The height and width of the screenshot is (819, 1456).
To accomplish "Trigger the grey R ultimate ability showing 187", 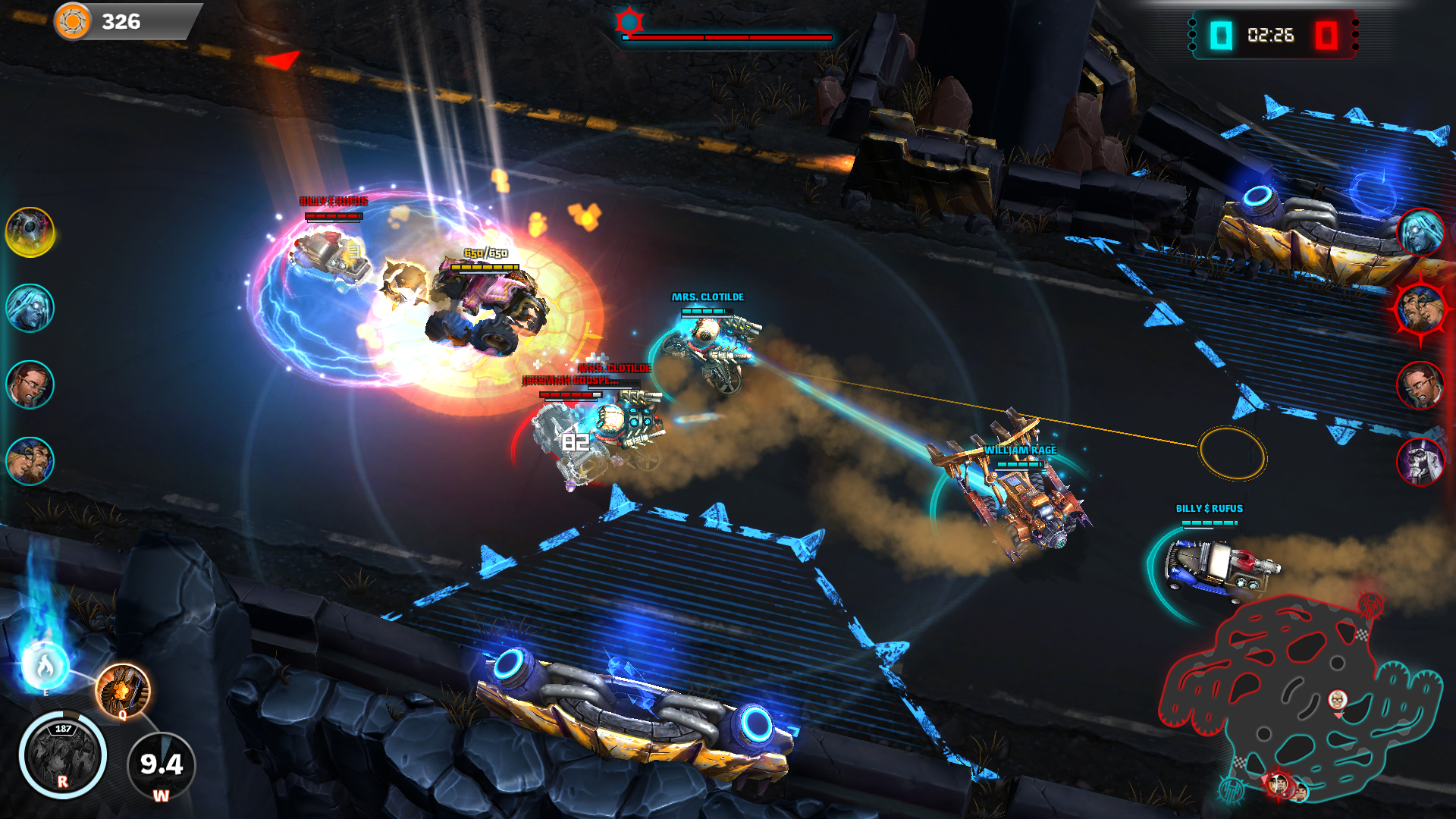I will [x=63, y=755].
